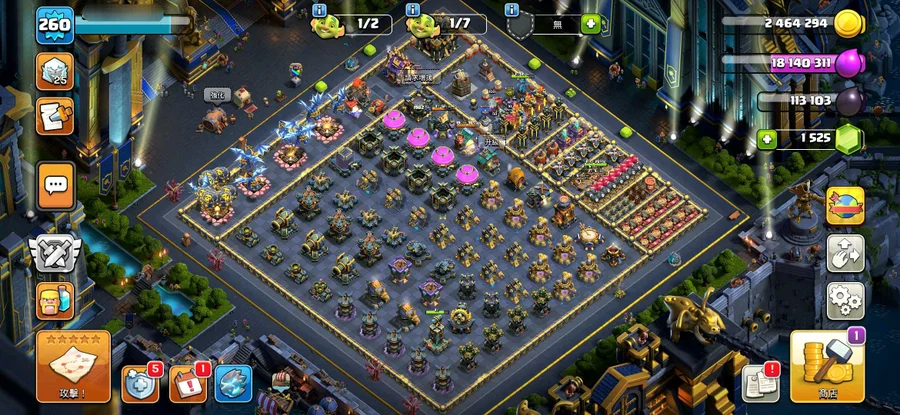
Task: Show info for the 1/7 builder counter
Action: (x=413, y=10)
